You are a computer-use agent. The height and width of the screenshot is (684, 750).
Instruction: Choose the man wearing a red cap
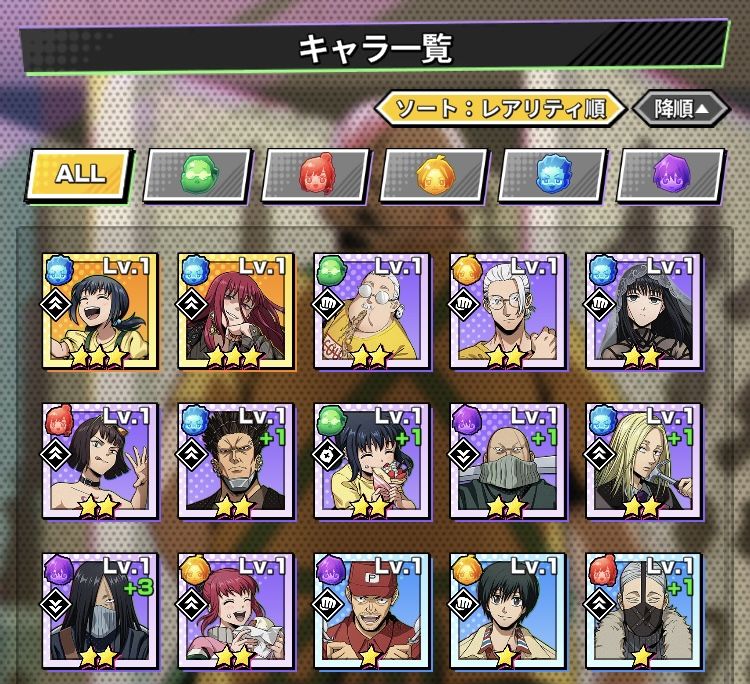click(371, 610)
